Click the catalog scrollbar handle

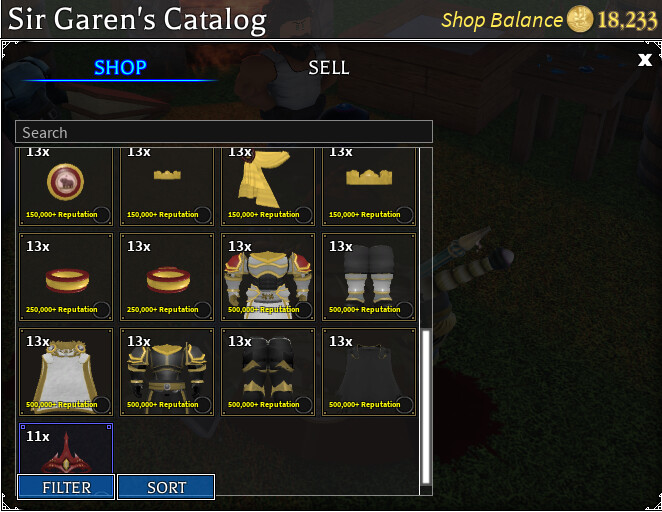pyautogui.click(x=425, y=405)
